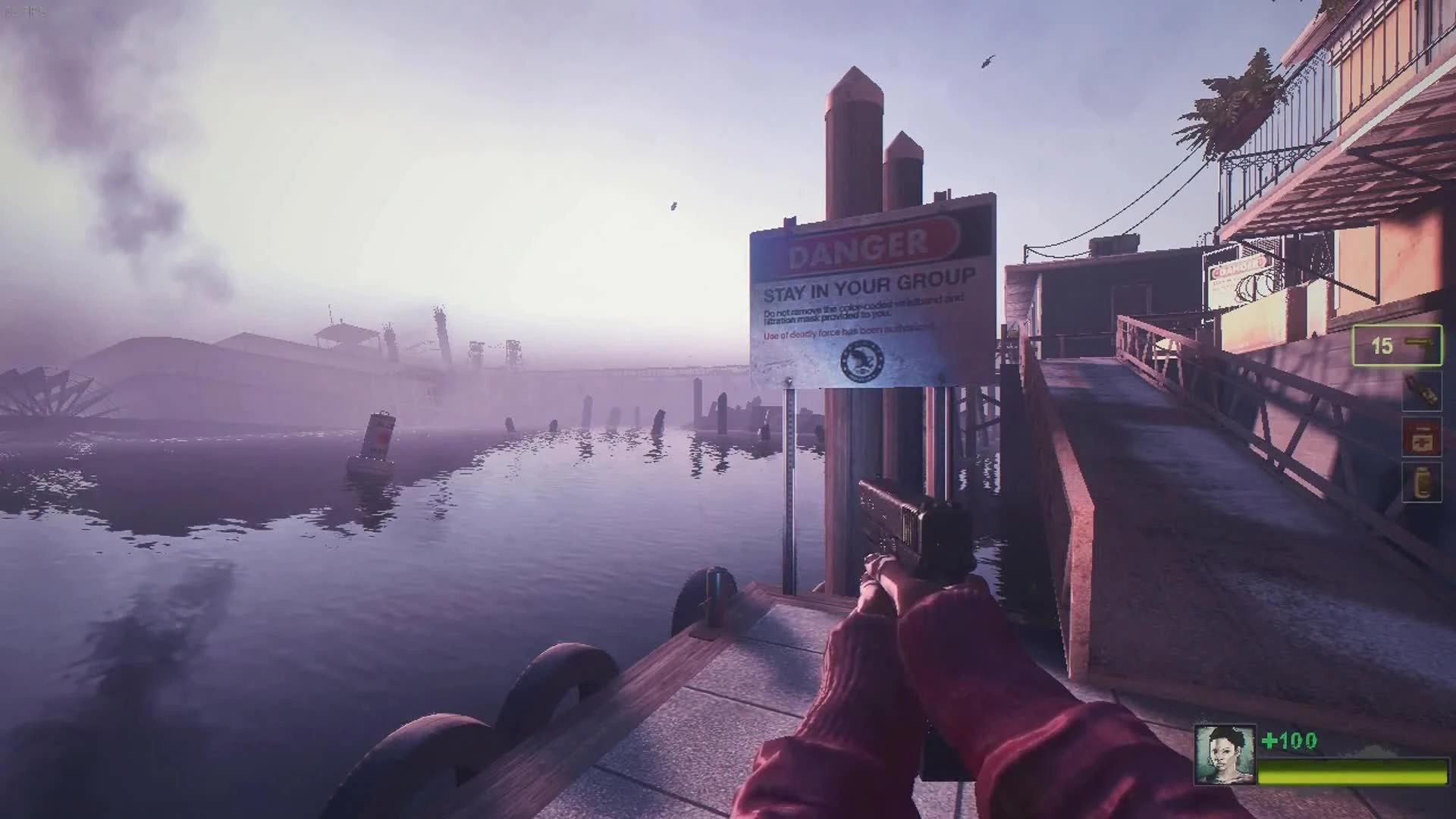
Task: Click the red first aid cross icon
Action: (1423, 441)
